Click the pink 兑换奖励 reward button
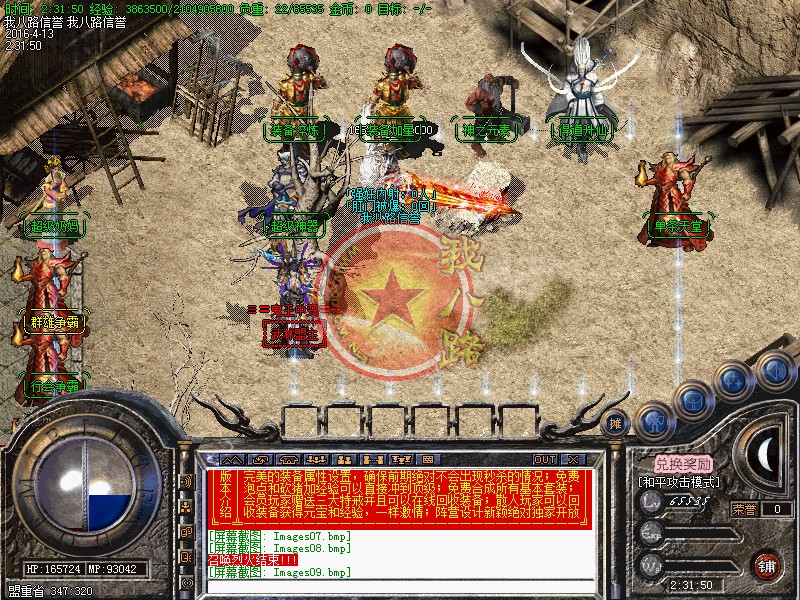 (684, 464)
